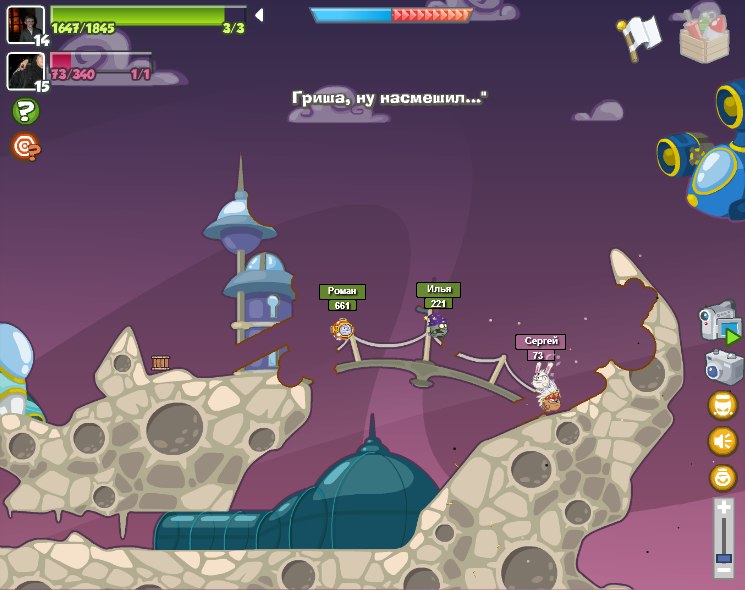Start video recording with the camcorder icon
The height and width of the screenshot is (590, 745).
pos(719,323)
